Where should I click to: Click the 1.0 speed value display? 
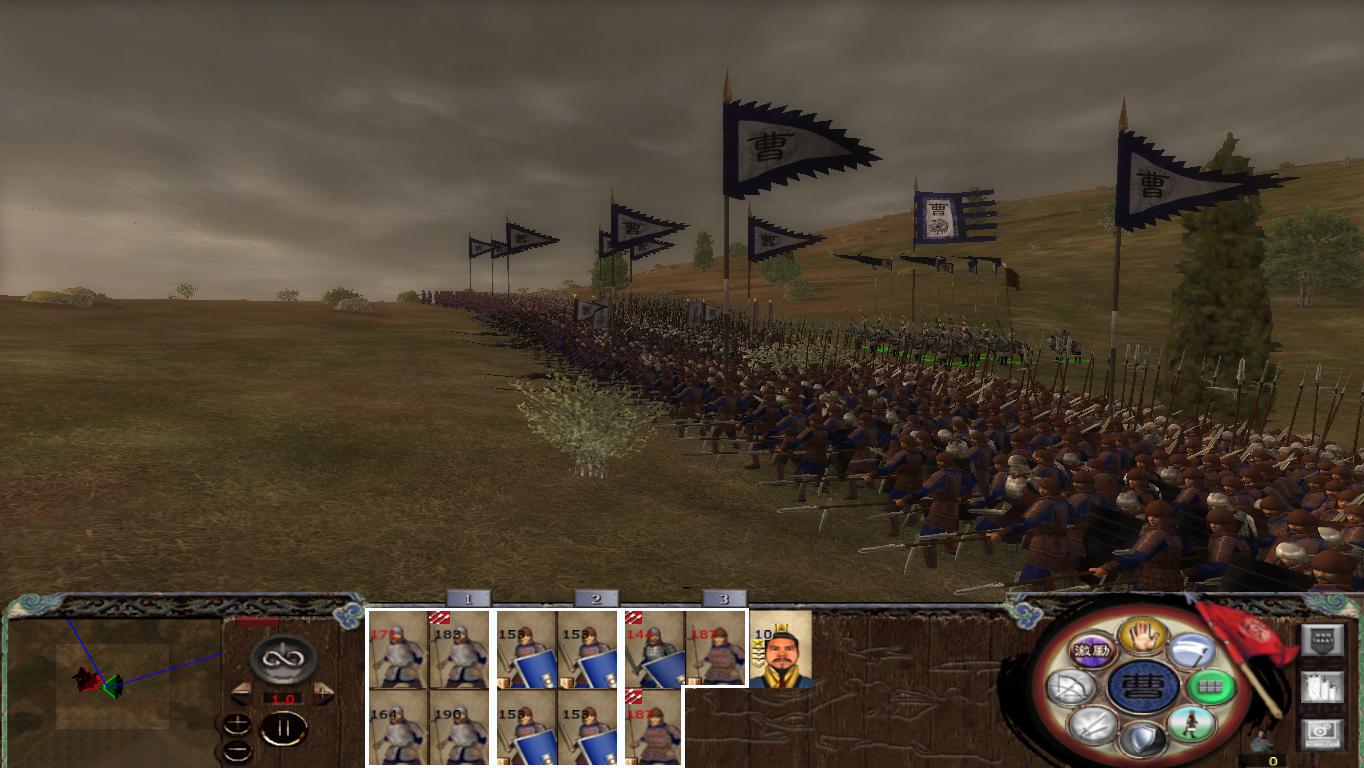coord(283,698)
